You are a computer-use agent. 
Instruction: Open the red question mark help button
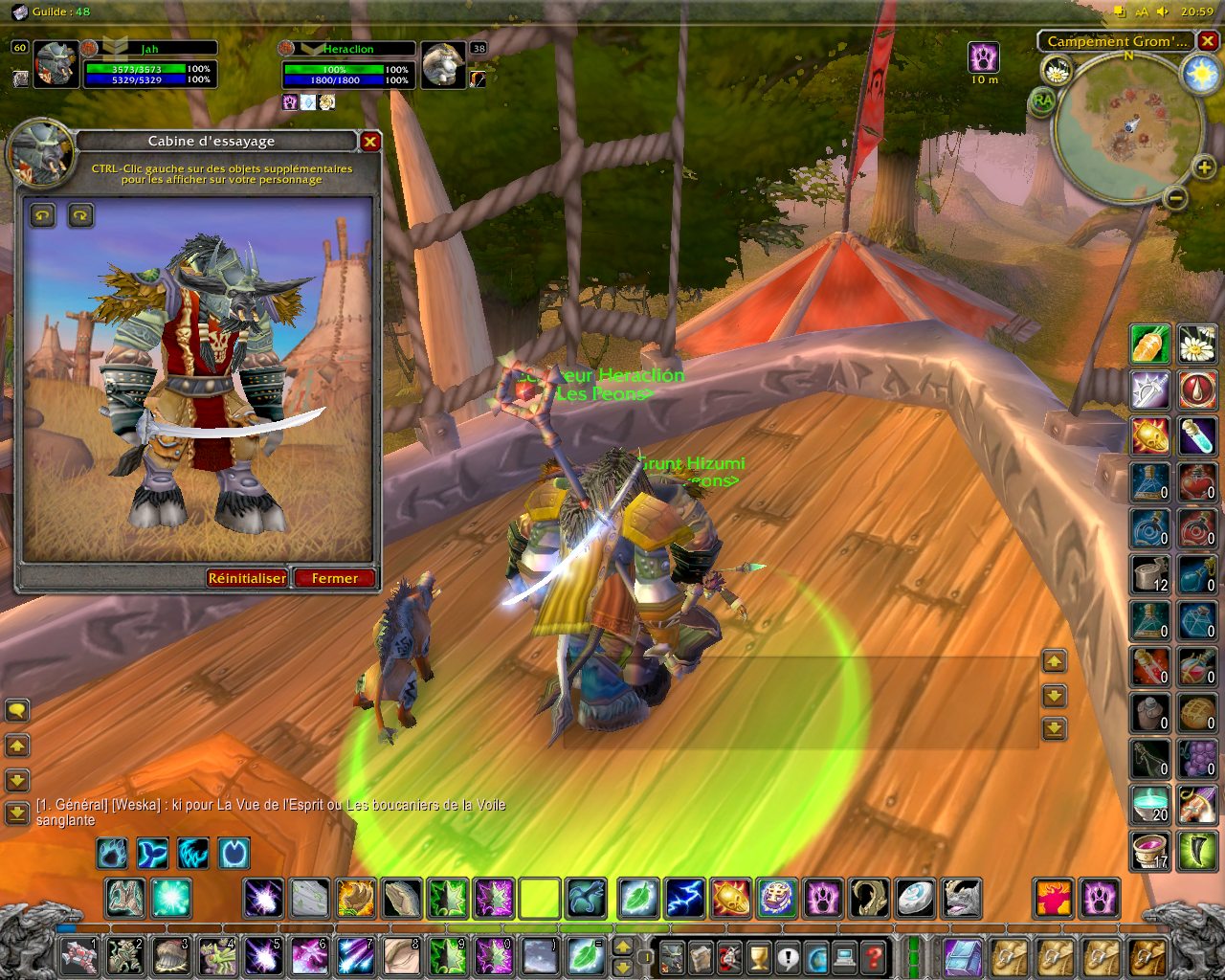pos(872,955)
